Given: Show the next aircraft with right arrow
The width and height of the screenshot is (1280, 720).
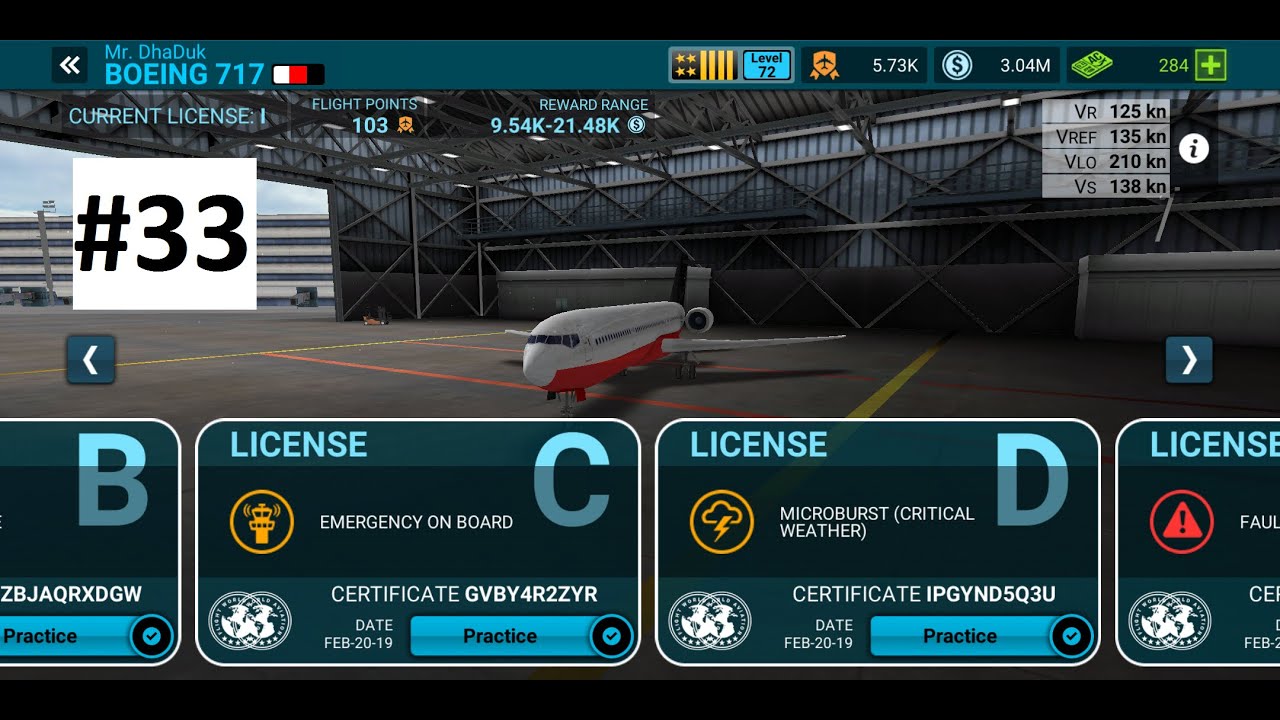Looking at the screenshot, I should pos(1188,360).
